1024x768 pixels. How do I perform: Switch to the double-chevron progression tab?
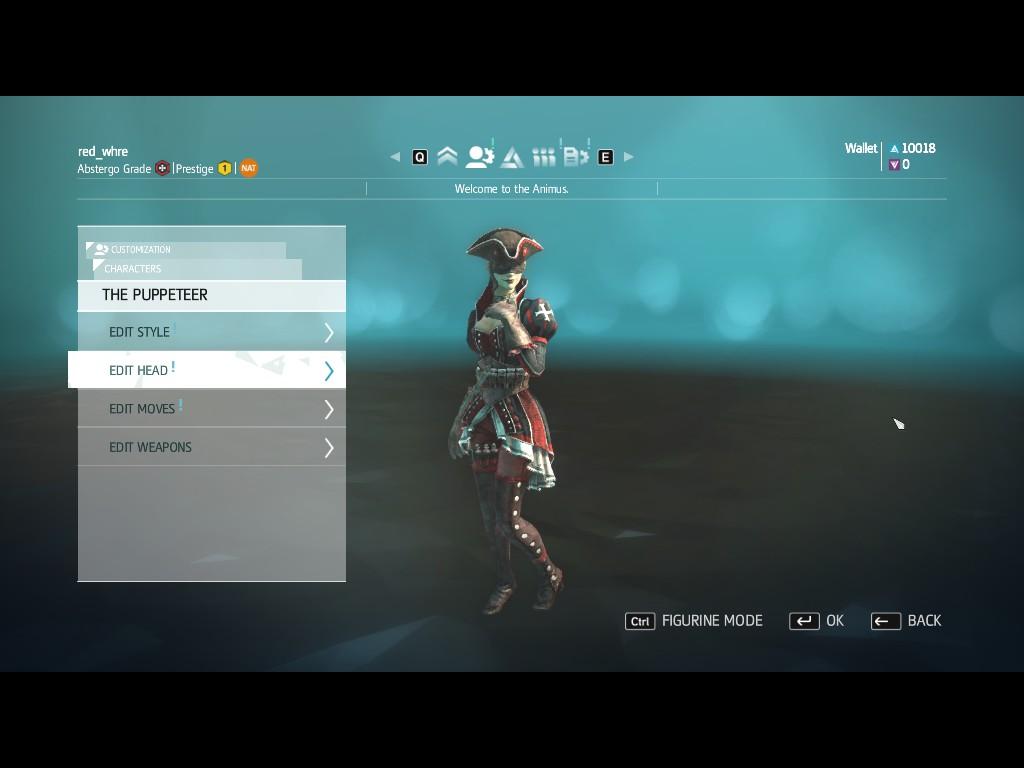tap(447, 157)
